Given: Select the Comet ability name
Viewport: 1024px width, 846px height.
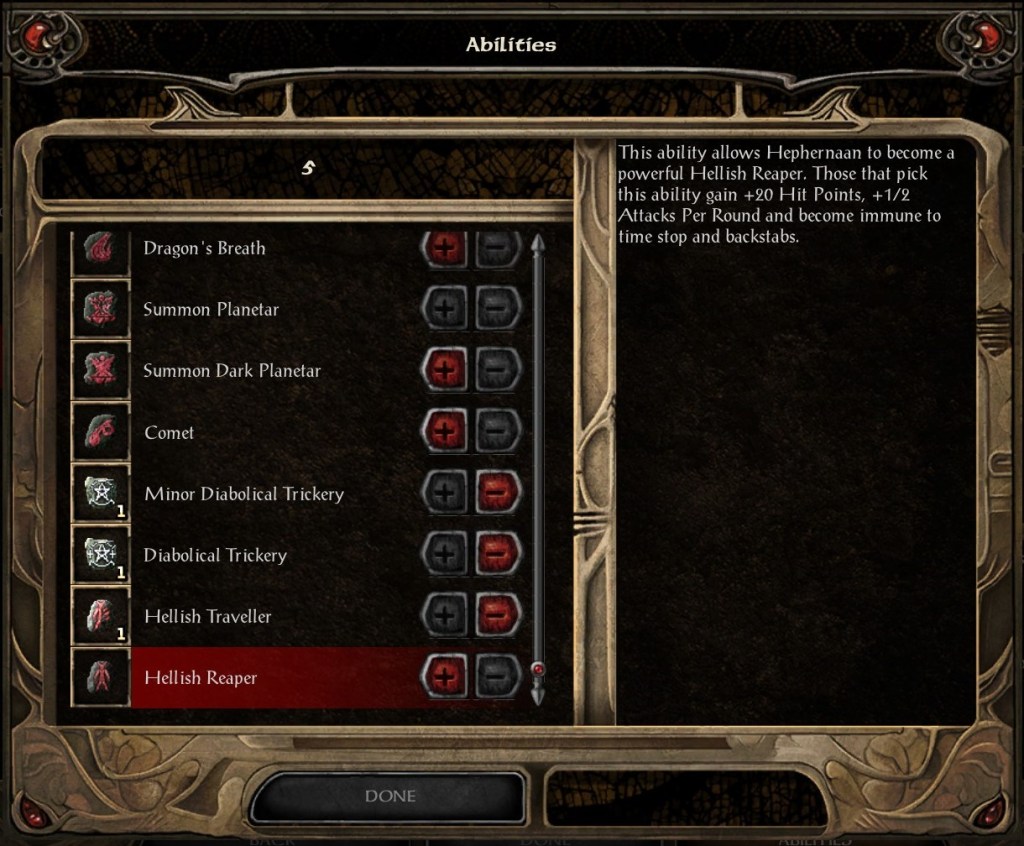Looking at the screenshot, I should point(169,433).
